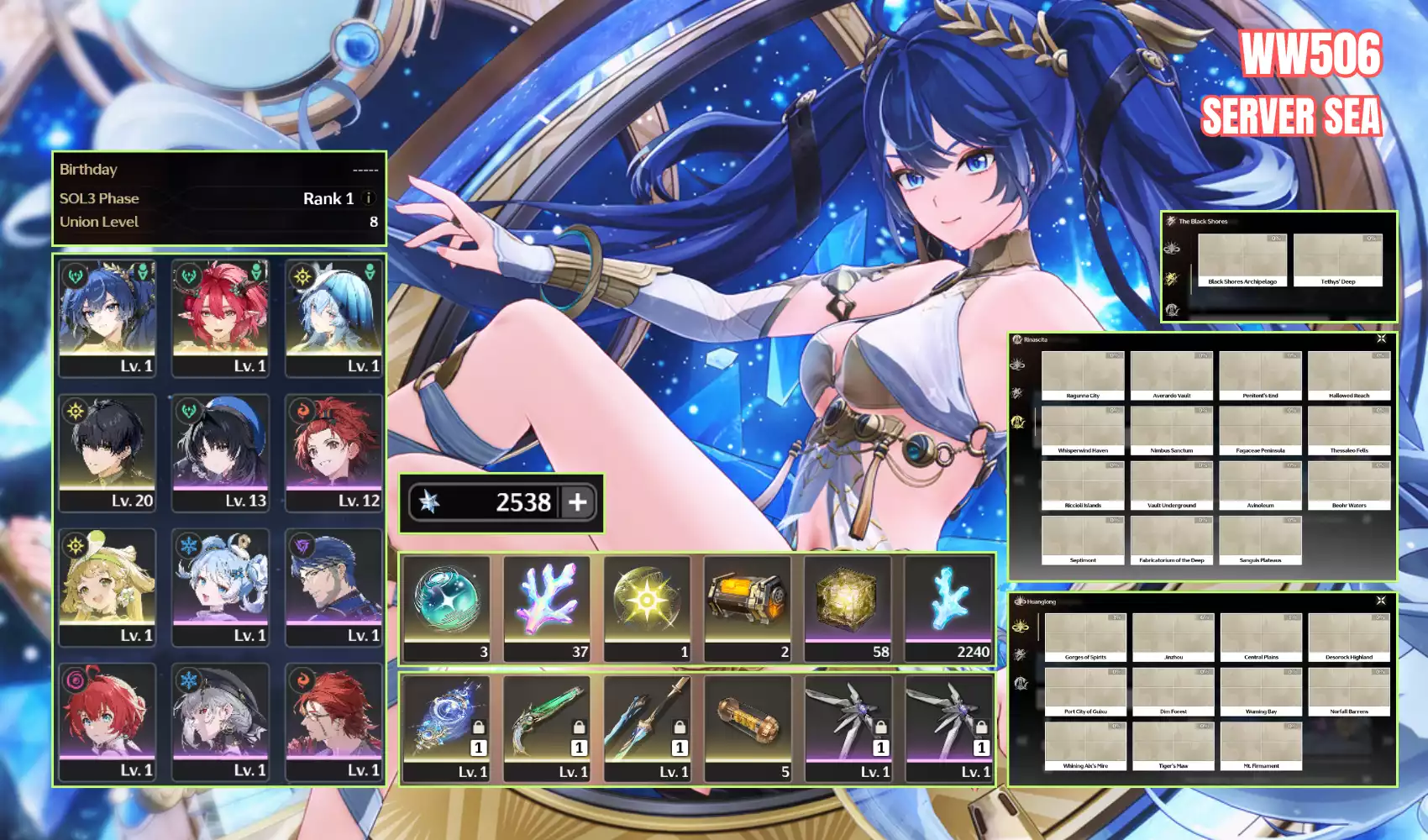
Task: Select the blue coral item showing 2240
Action: coord(949,608)
